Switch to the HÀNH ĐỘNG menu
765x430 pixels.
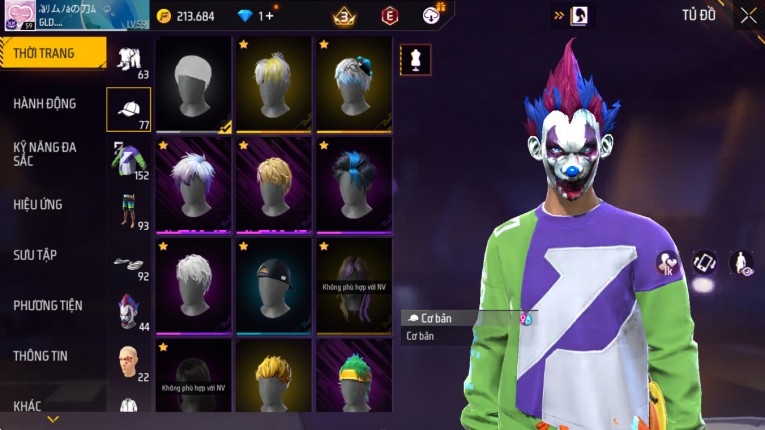(x=45, y=103)
